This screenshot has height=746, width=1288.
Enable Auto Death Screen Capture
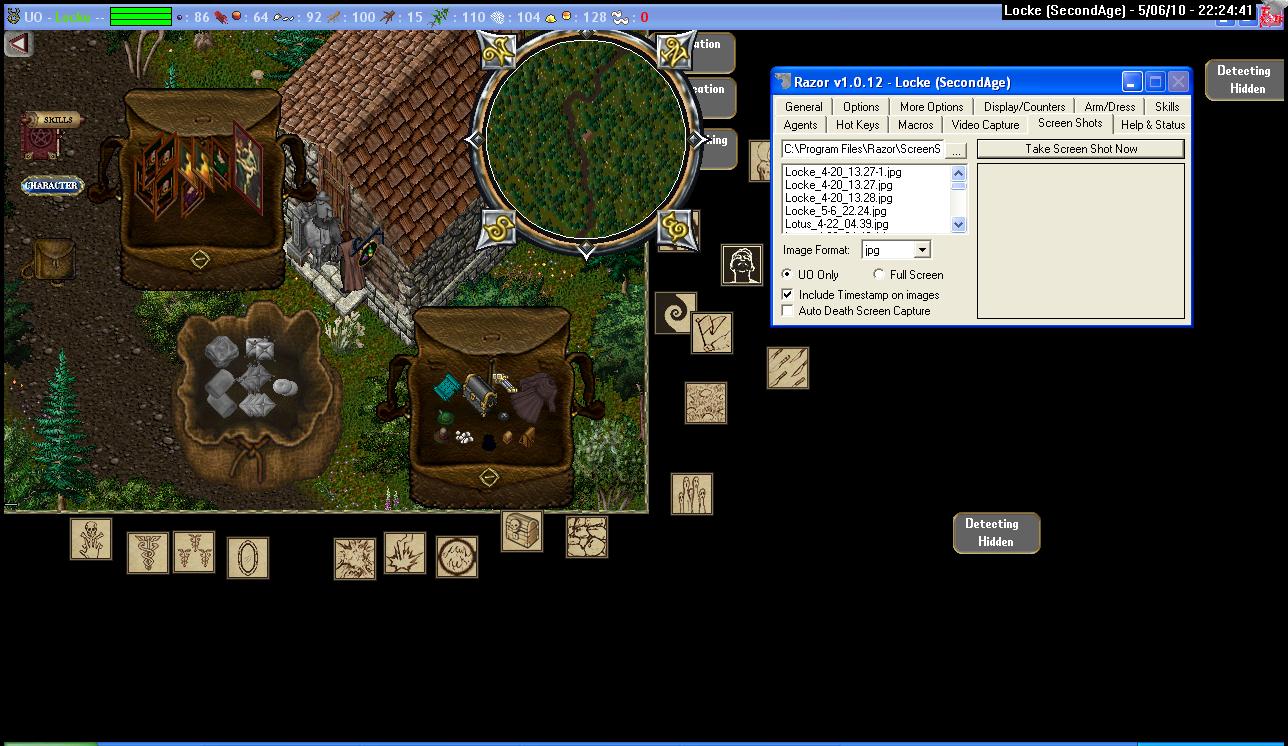(788, 311)
